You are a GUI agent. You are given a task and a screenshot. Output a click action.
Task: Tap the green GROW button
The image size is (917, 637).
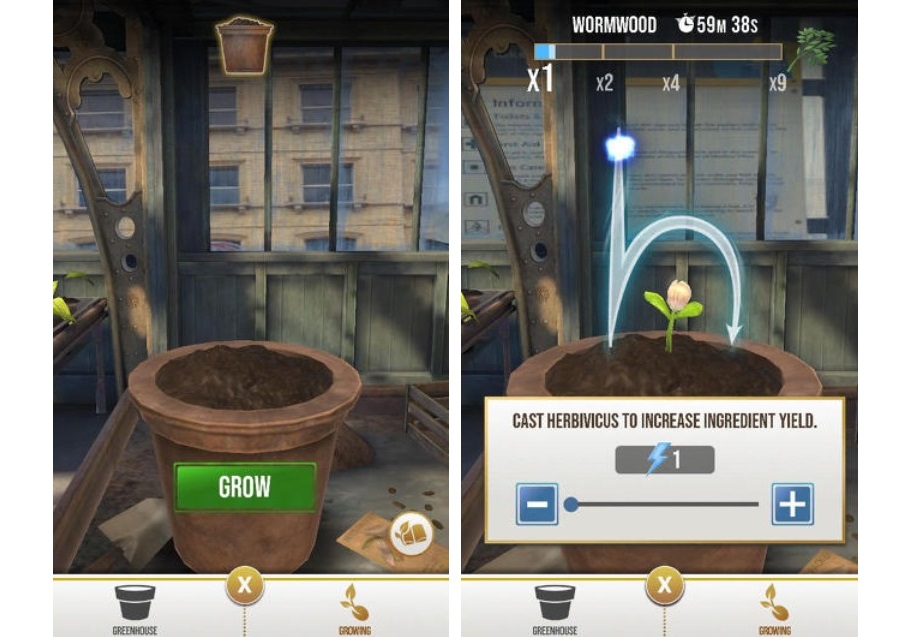(245, 487)
